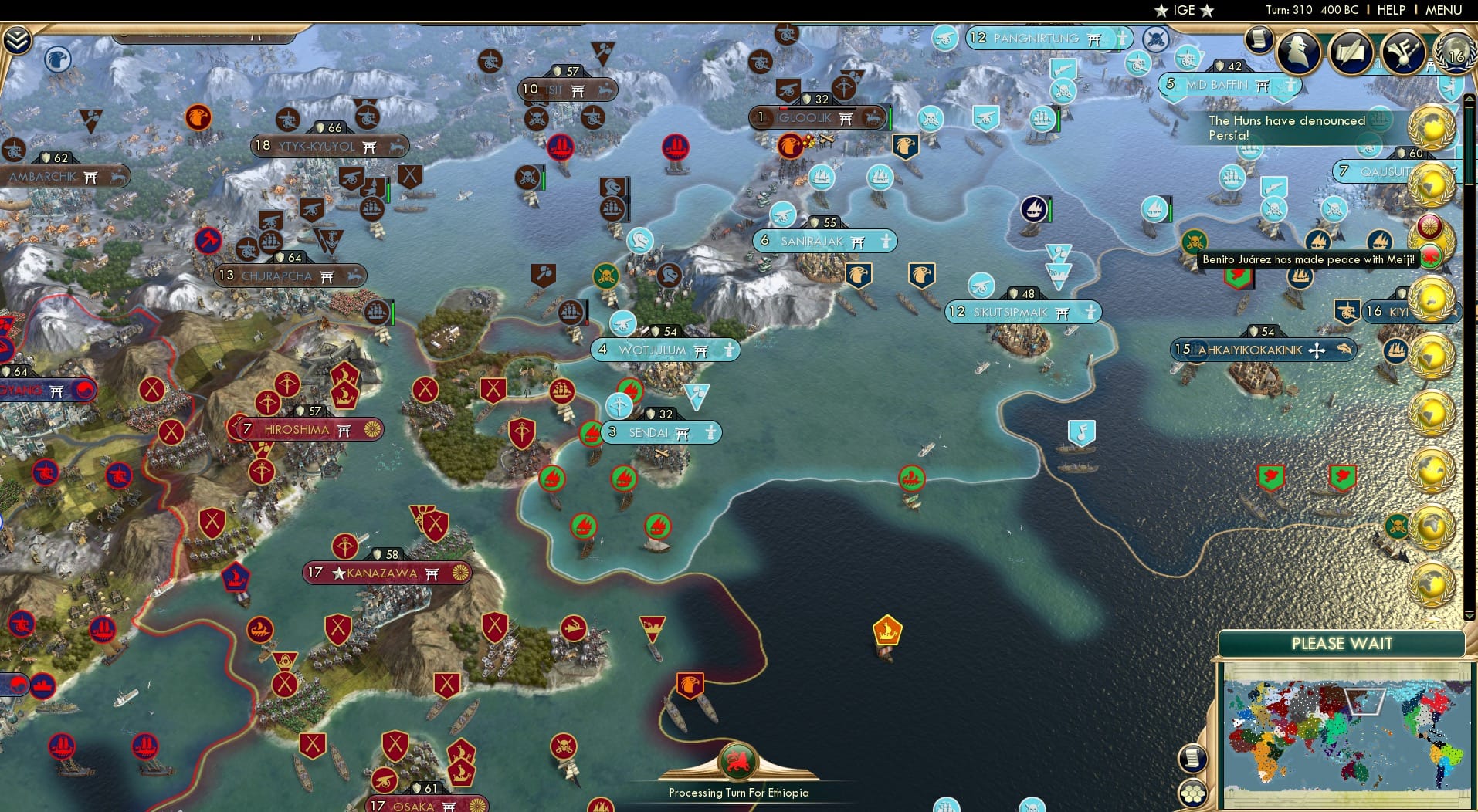Viewport: 1478px width, 812px height.
Task: Open the Diplomacy overview scroll-and-quill icon
Action: coord(1351,52)
